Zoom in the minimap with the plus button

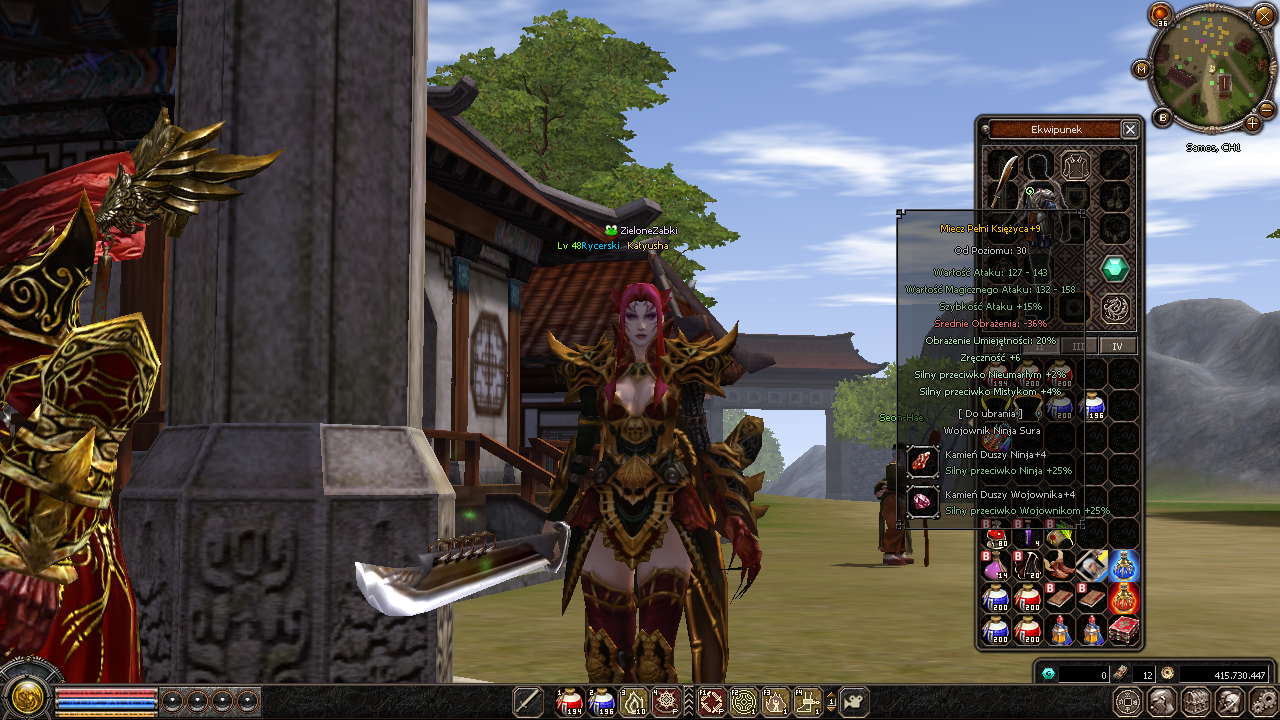click(x=1253, y=124)
